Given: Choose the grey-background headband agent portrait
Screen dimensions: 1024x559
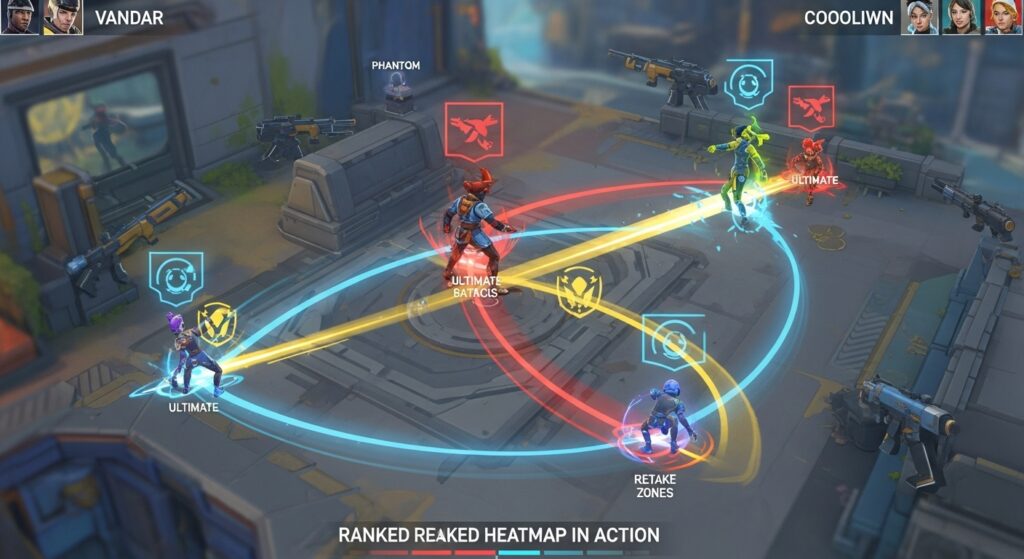Looking at the screenshot, I should tap(920, 17).
